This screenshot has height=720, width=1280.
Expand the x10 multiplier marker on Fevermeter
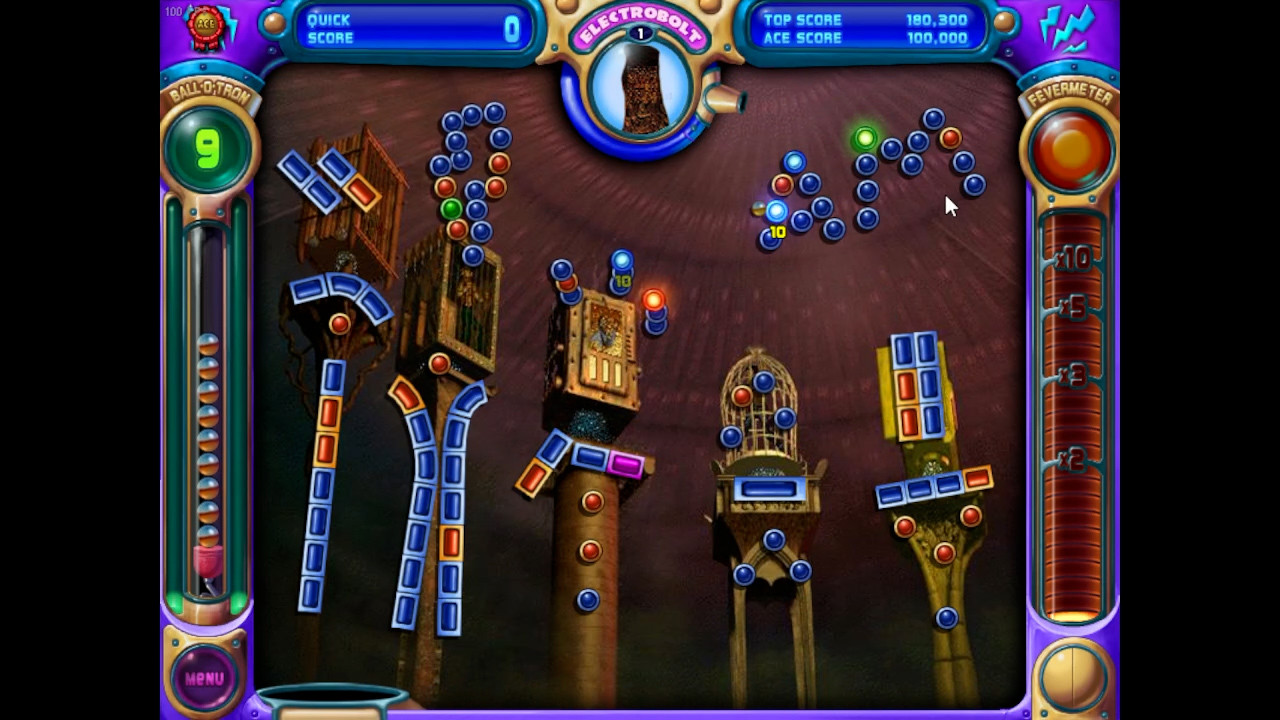pyautogui.click(x=1075, y=259)
